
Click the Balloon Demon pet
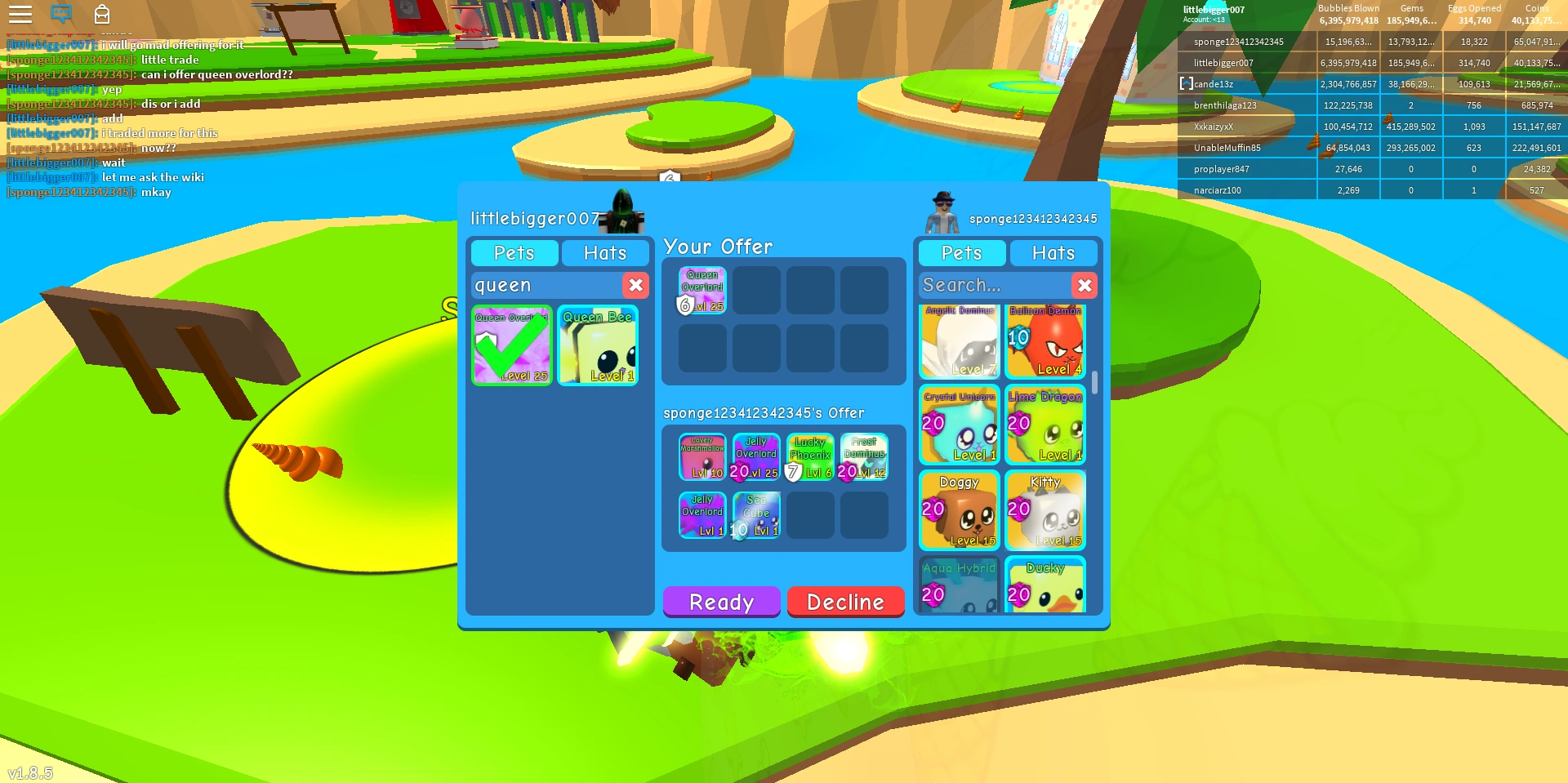1046,341
